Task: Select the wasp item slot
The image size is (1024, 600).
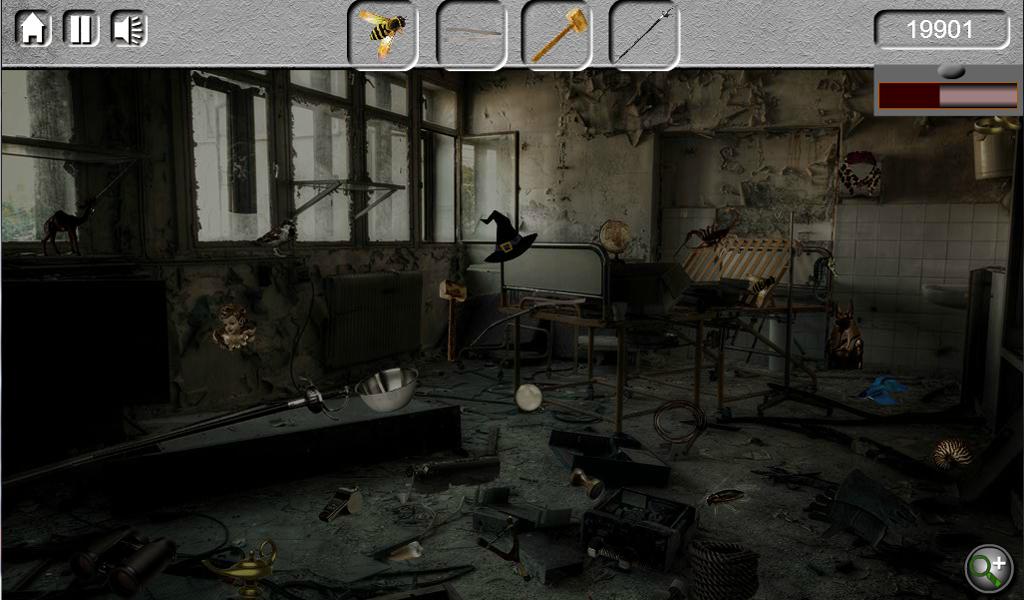Action: tap(383, 35)
